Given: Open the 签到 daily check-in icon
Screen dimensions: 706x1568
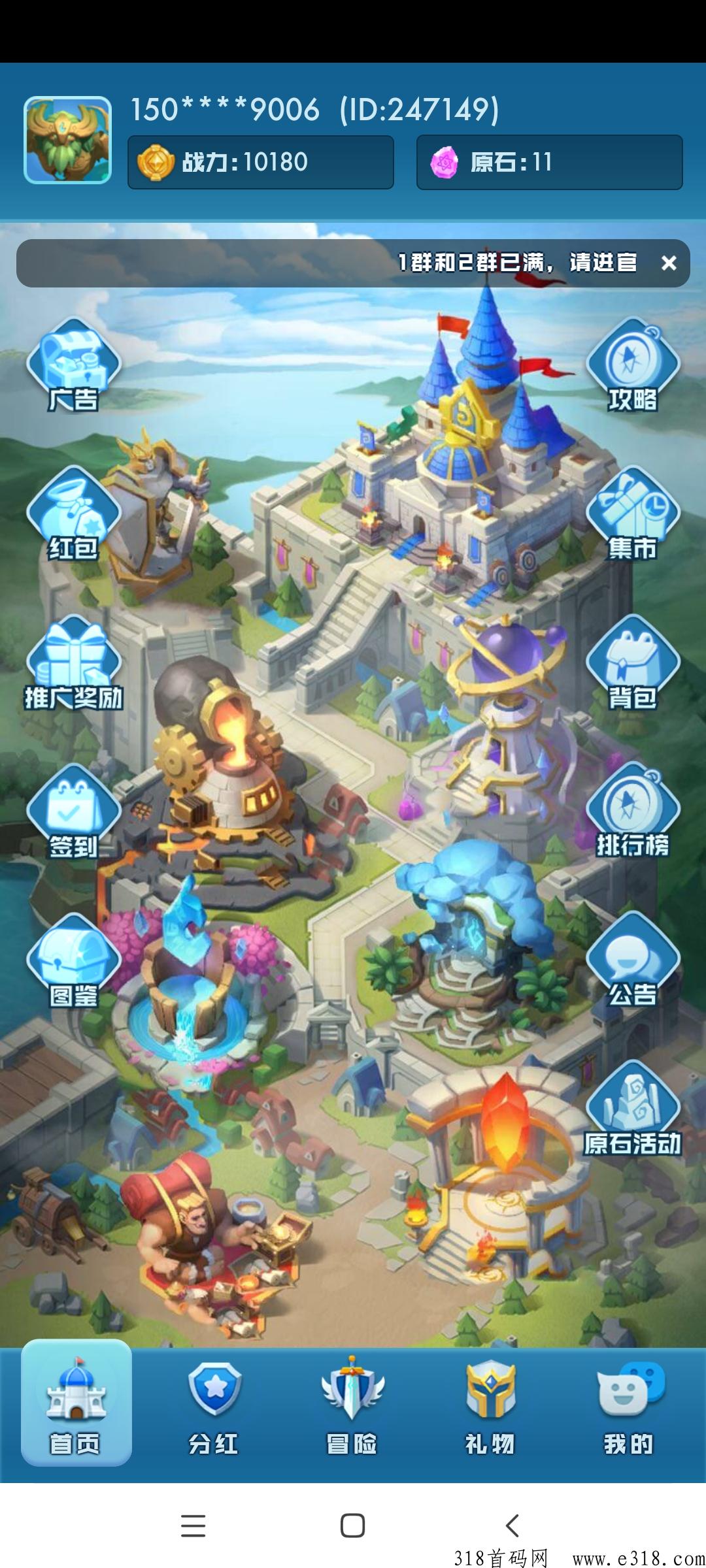Looking at the screenshot, I should pyautogui.click(x=73, y=813).
